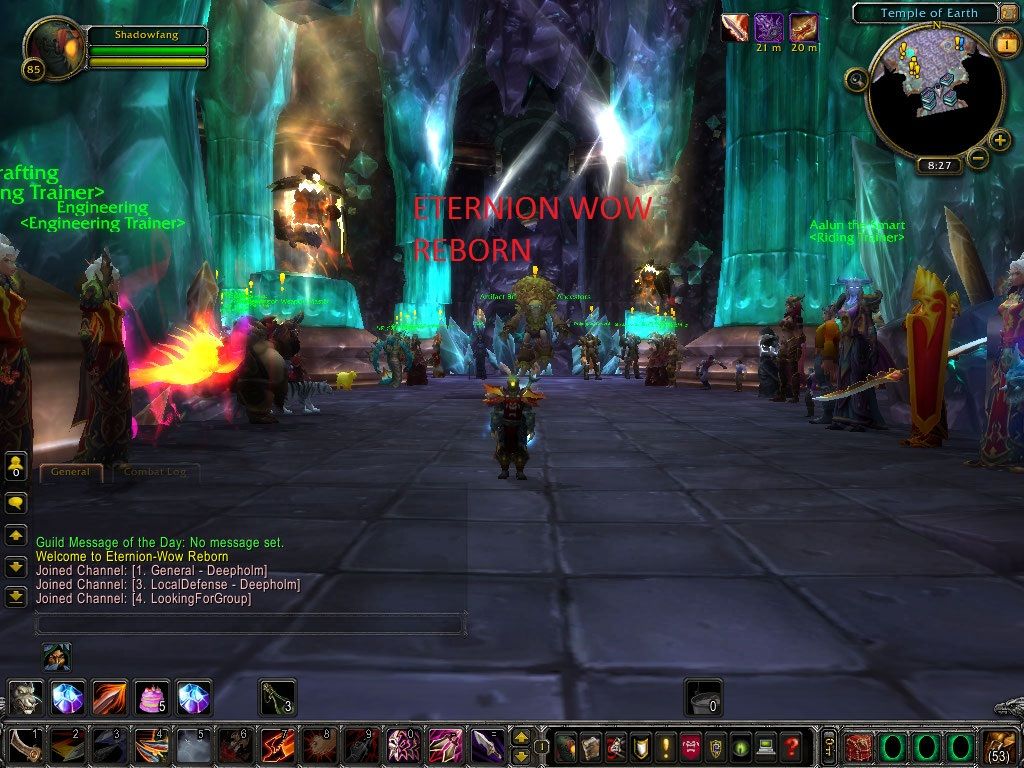
Task: Open the computer icon game menu
Action: 765,747
